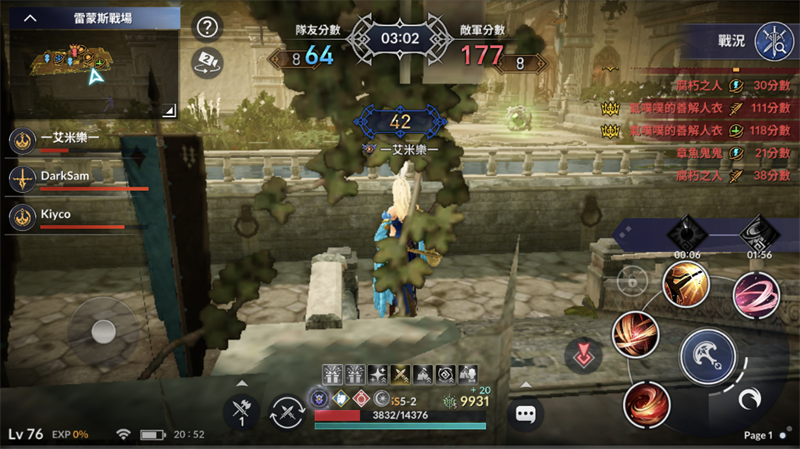800x449 pixels.
Task: Switch the camera view mode icon
Action: coord(207,61)
